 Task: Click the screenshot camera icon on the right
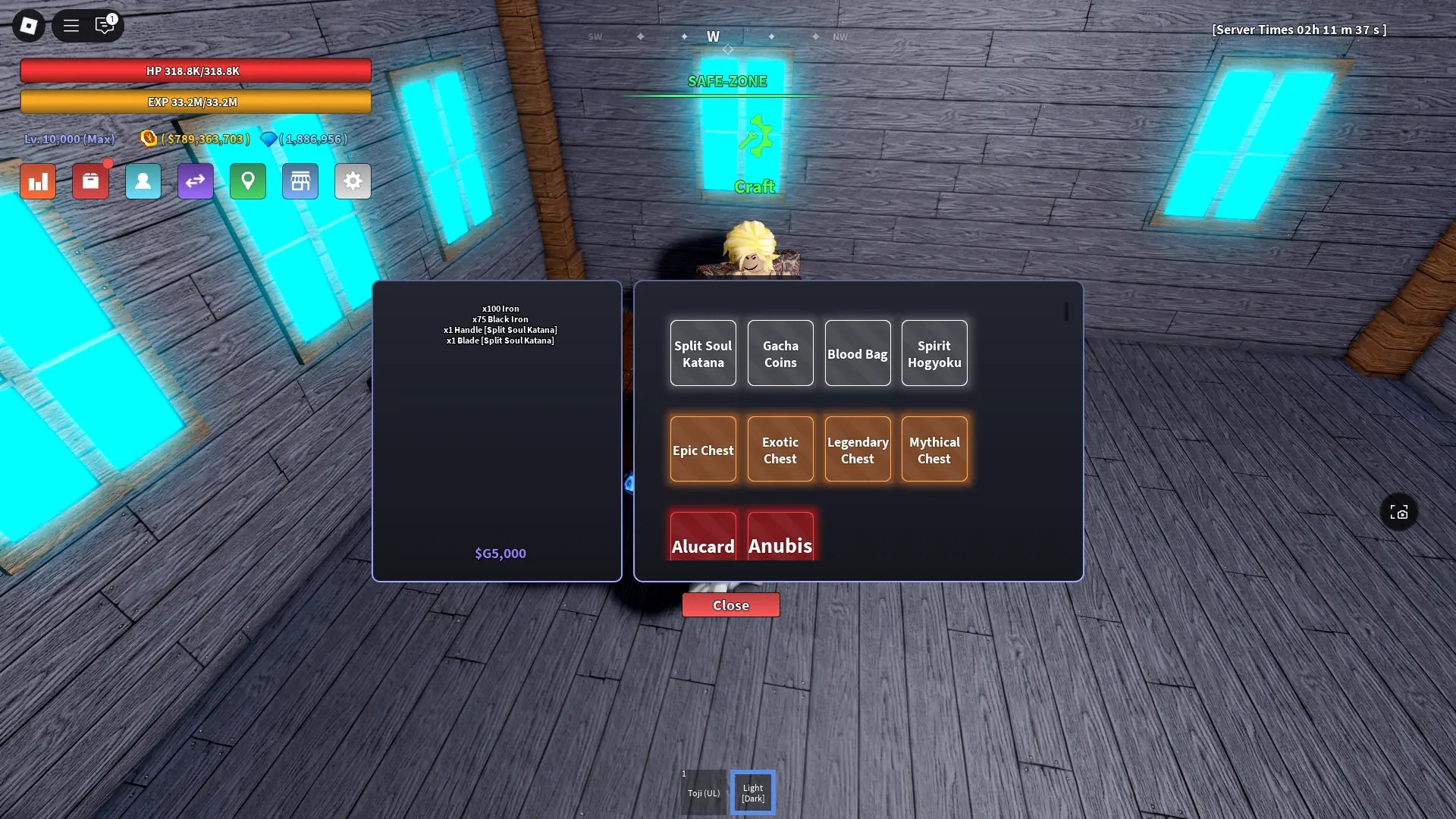[x=1399, y=512]
